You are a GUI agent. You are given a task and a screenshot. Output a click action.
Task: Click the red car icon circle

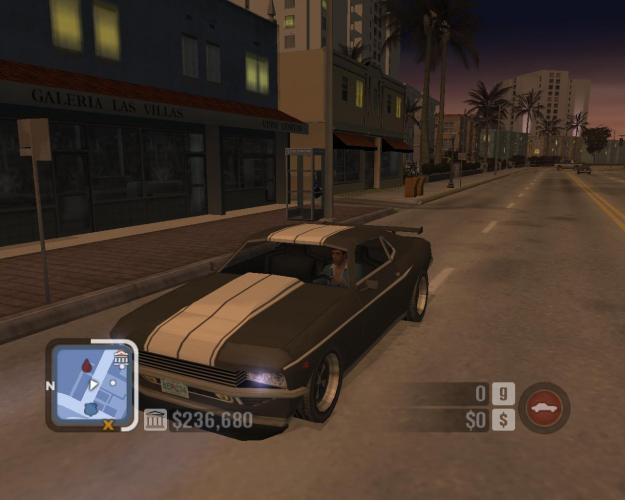point(544,407)
